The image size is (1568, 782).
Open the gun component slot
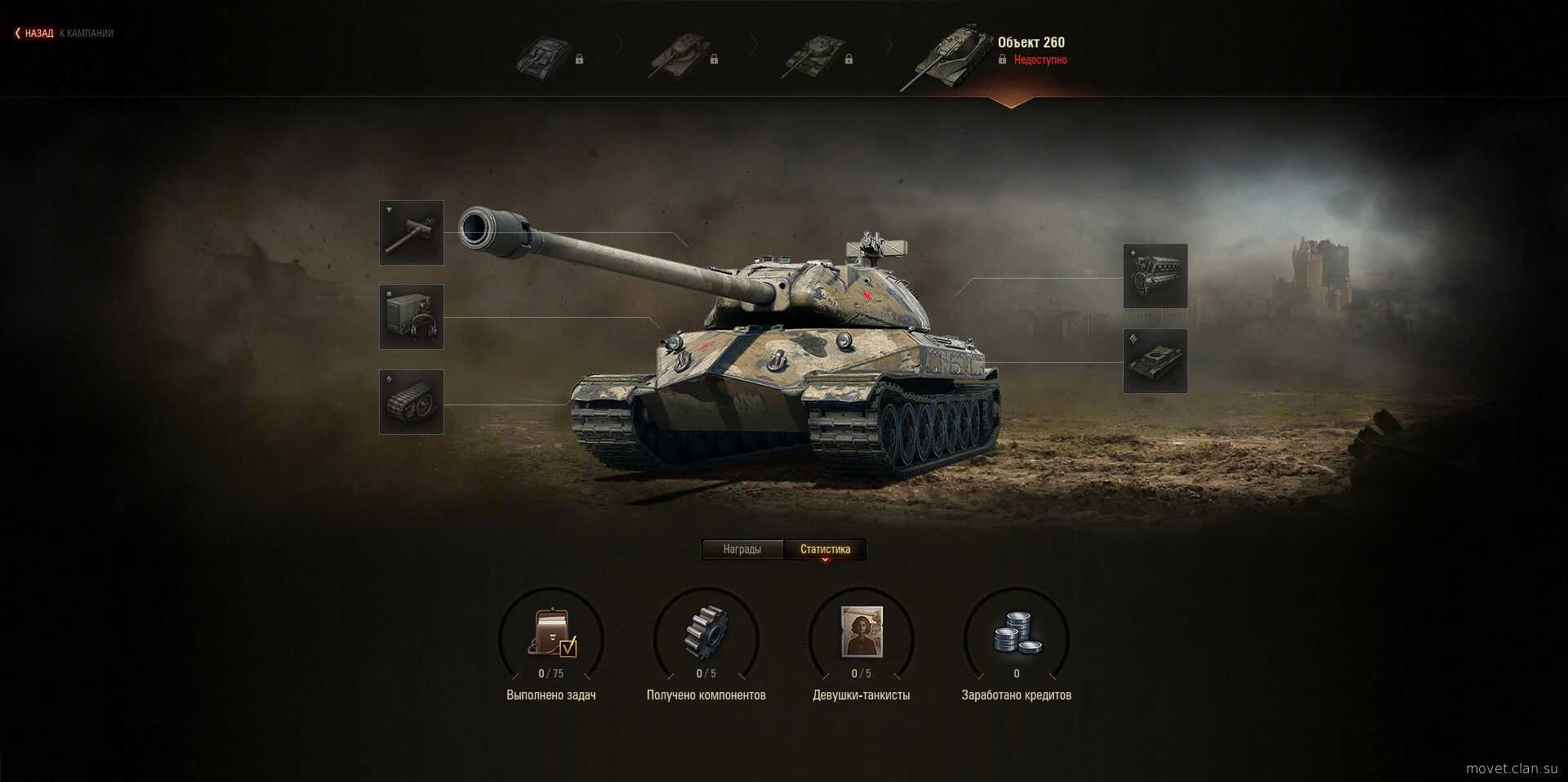click(412, 233)
